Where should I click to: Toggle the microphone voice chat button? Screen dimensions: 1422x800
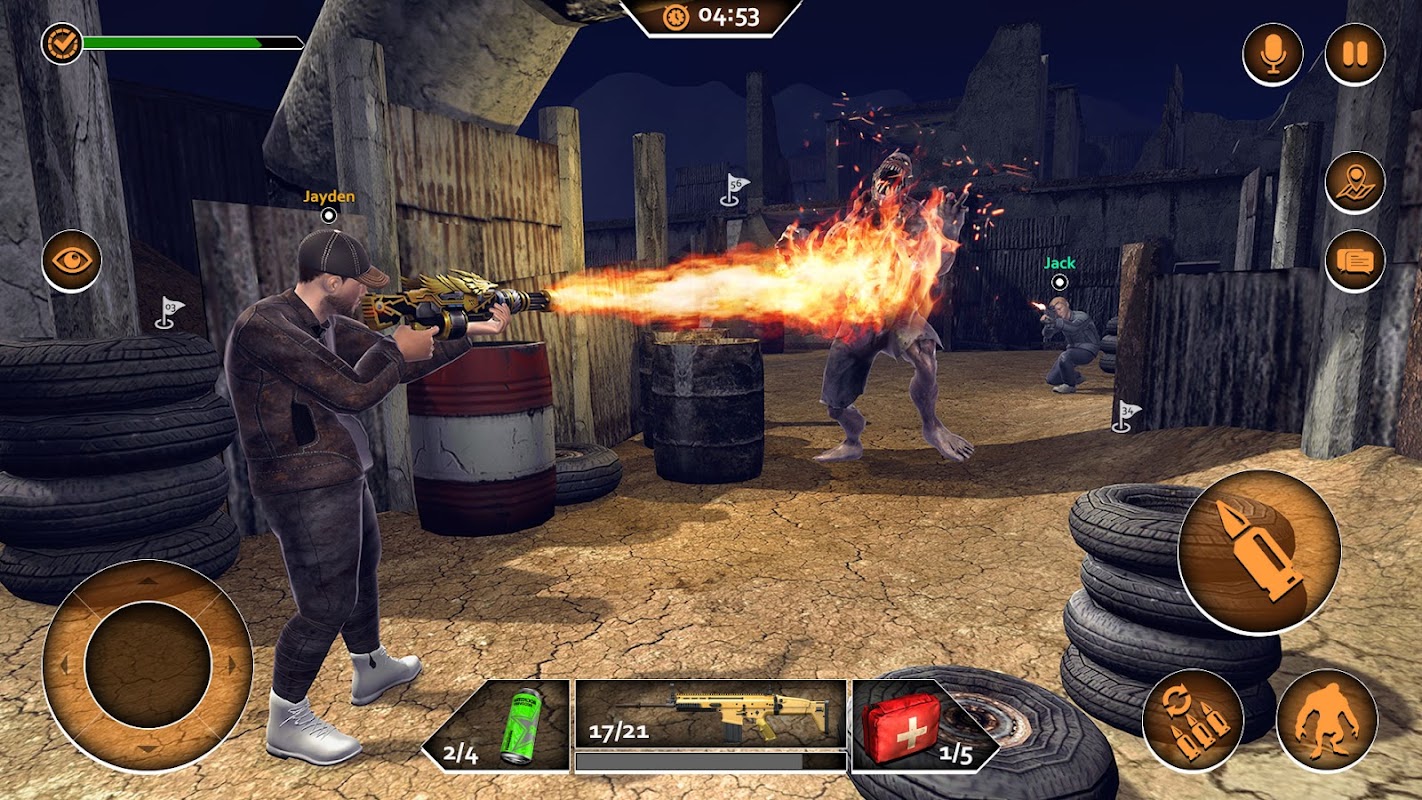pos(1273,54)
